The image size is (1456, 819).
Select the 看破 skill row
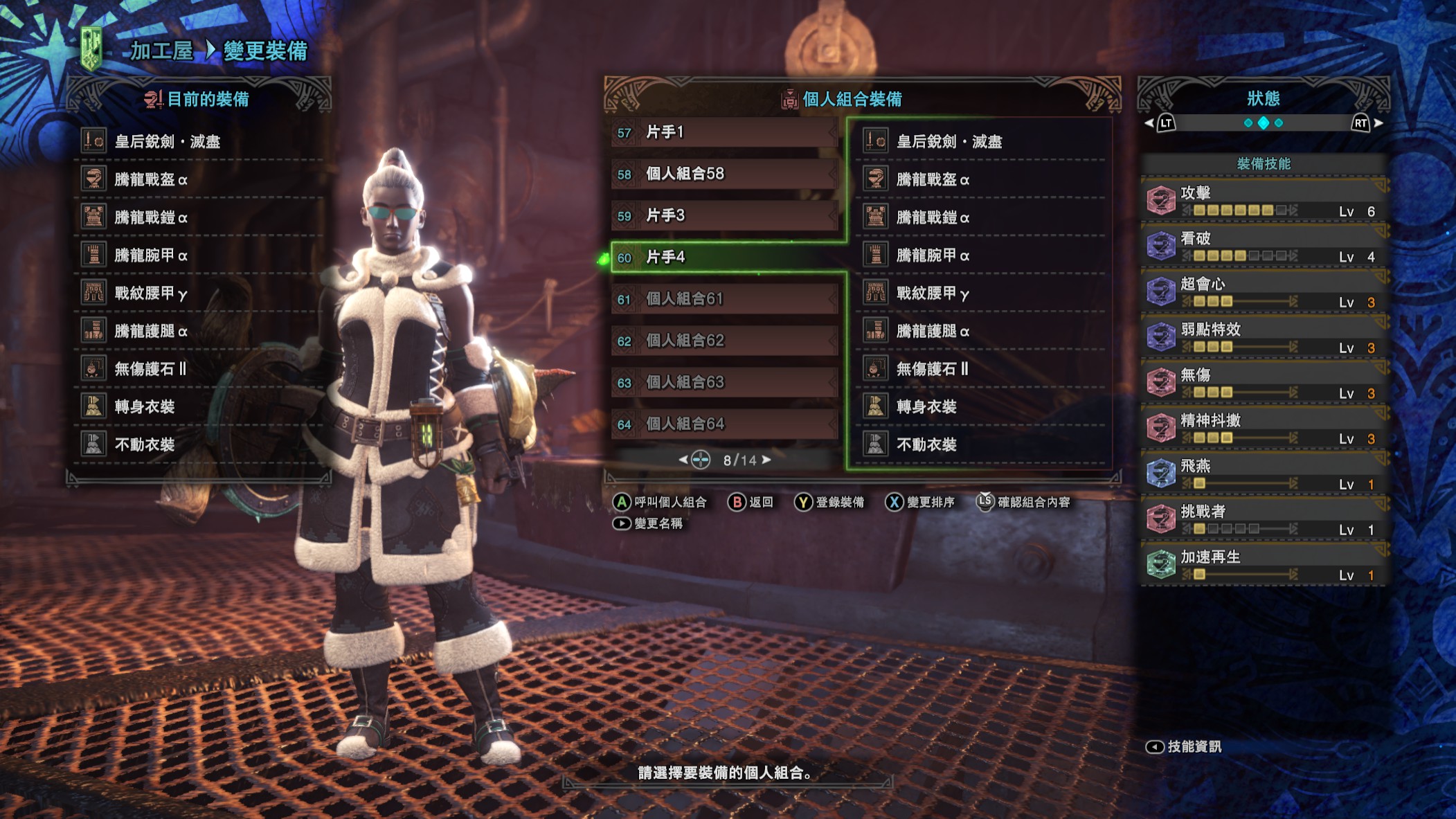point(1263,246)
